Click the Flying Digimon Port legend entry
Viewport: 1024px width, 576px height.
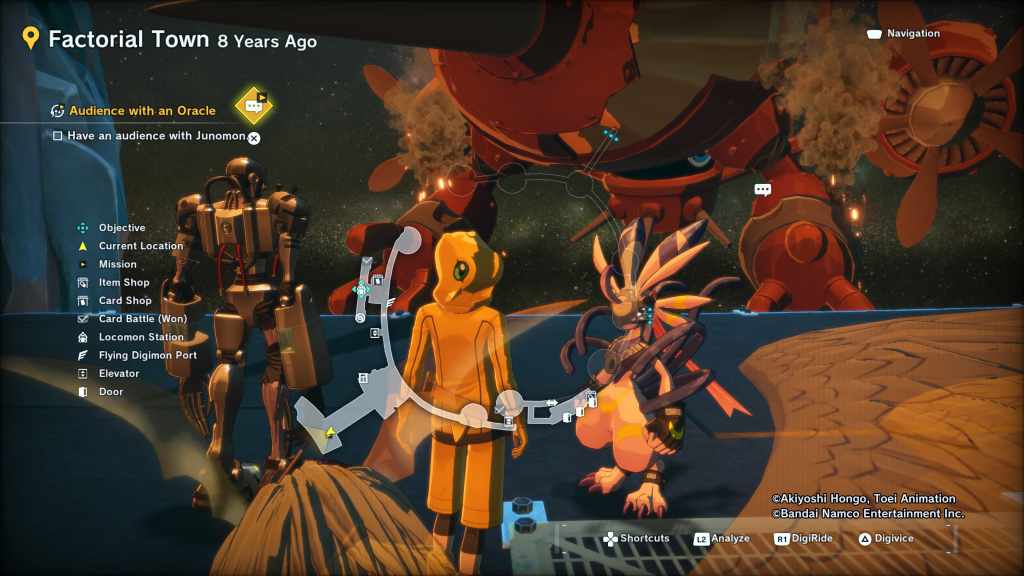147,355
